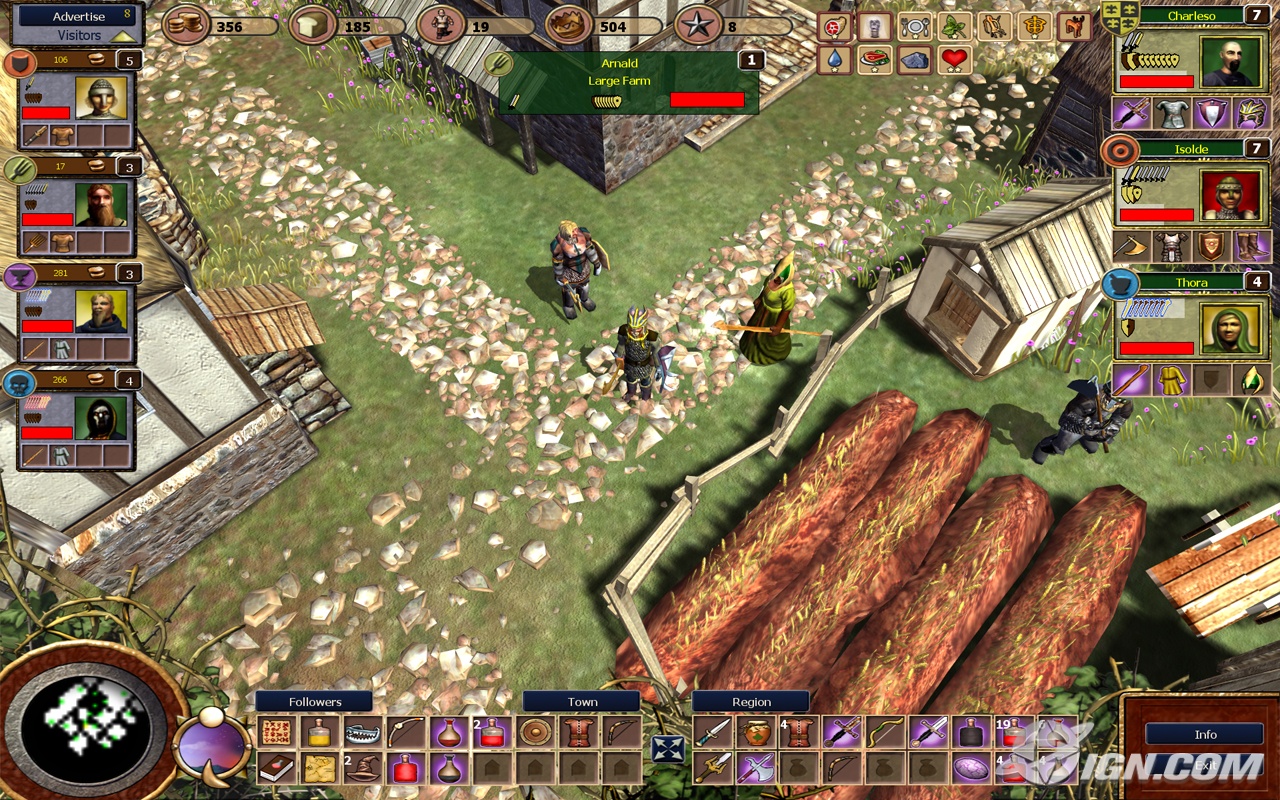The image size is (1280, 800).
Task: Select Charleso's portrait
Action: click(1227, 62)
